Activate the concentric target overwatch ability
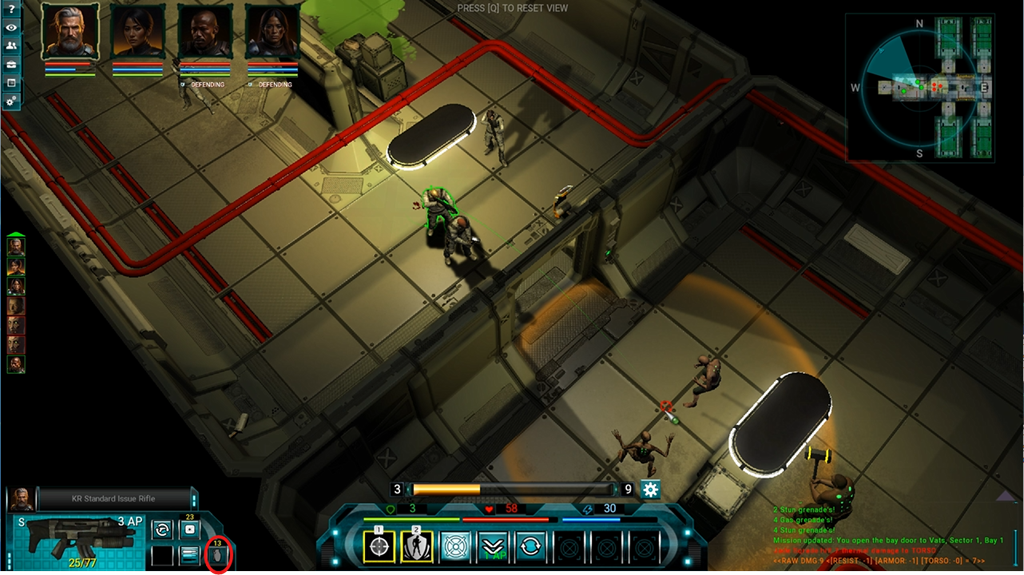 click(454, 546)
